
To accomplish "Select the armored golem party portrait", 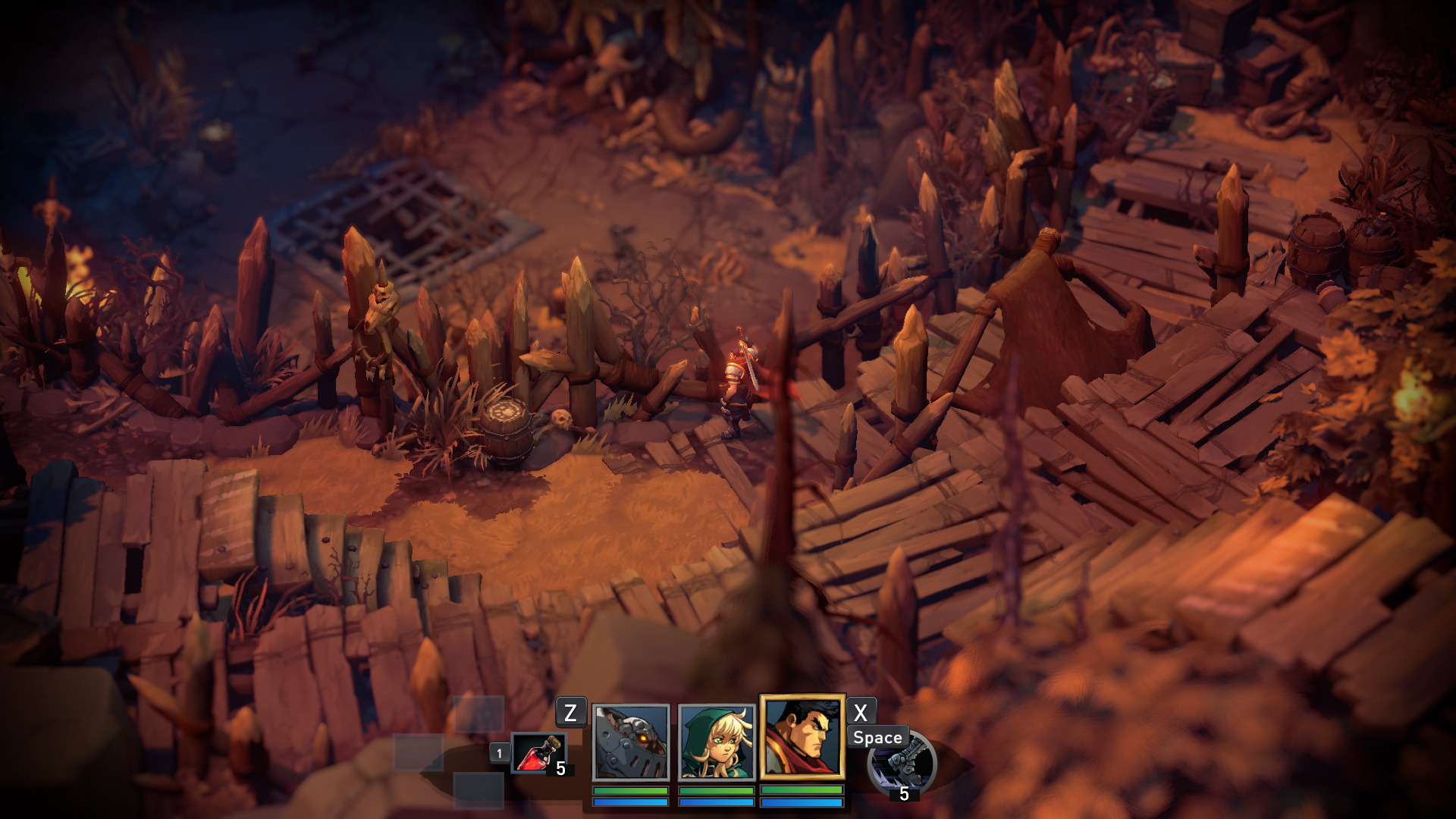I will click(631, 742).
